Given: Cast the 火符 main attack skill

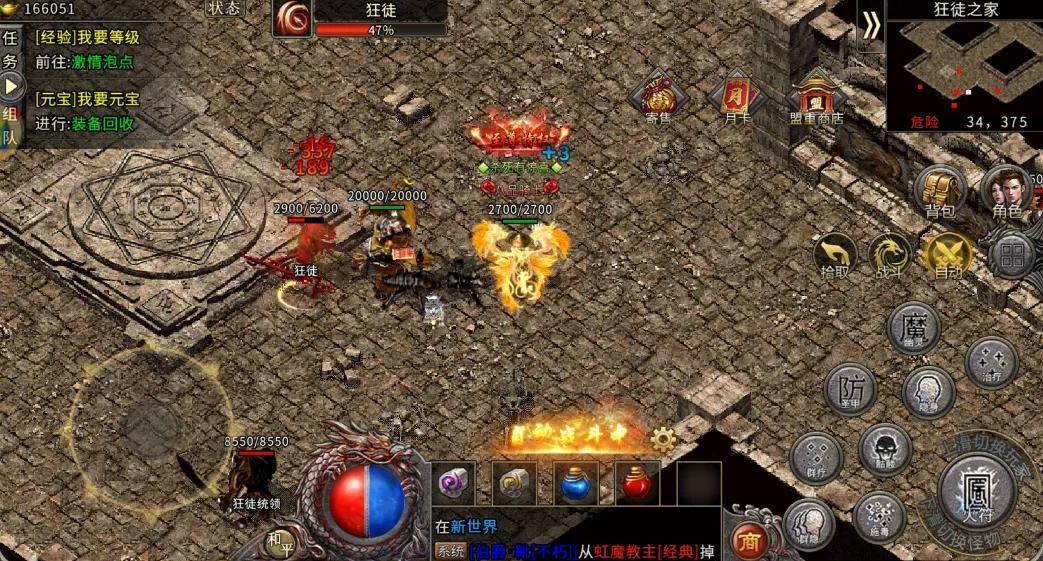Looking at the screenshot, I should [975, 490].
